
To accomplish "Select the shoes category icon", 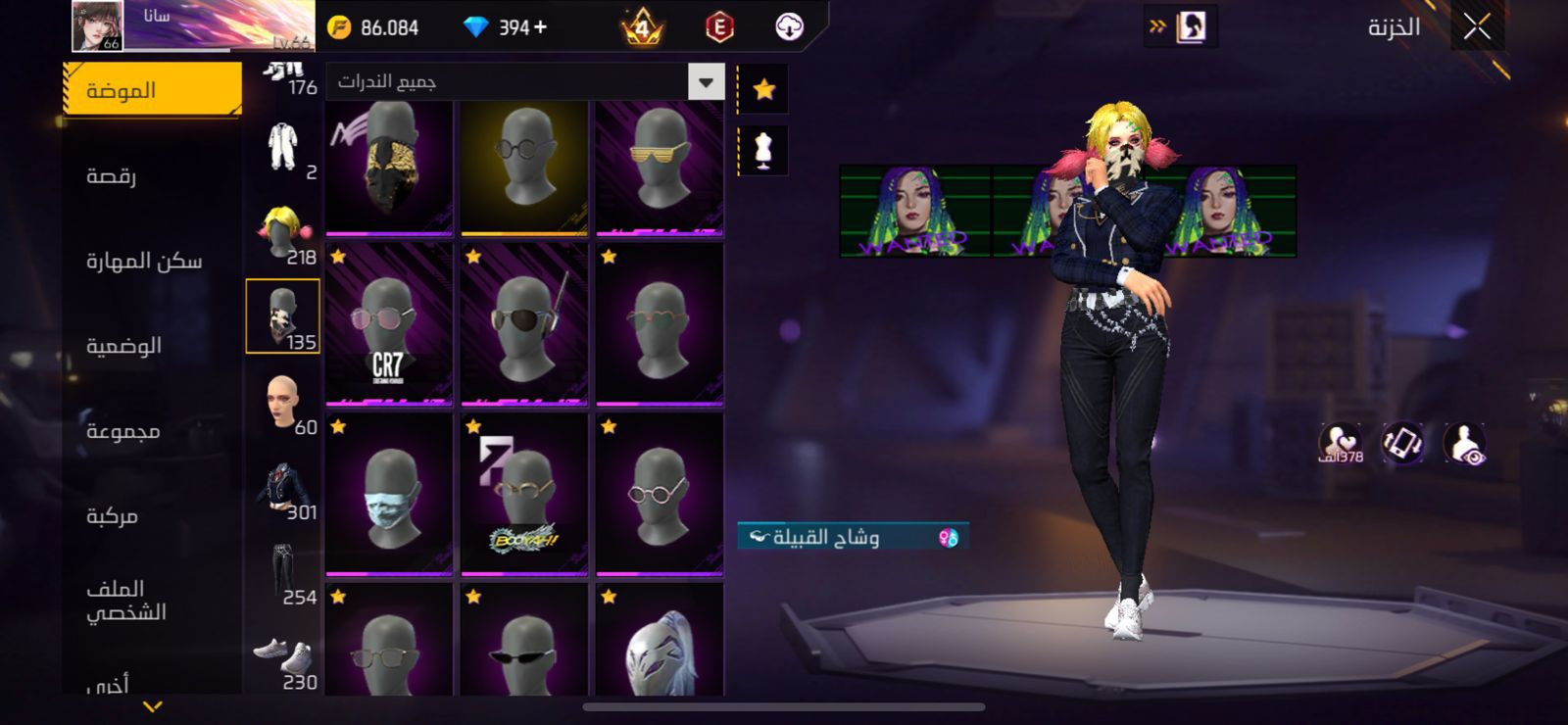I will tap(283, 657).
